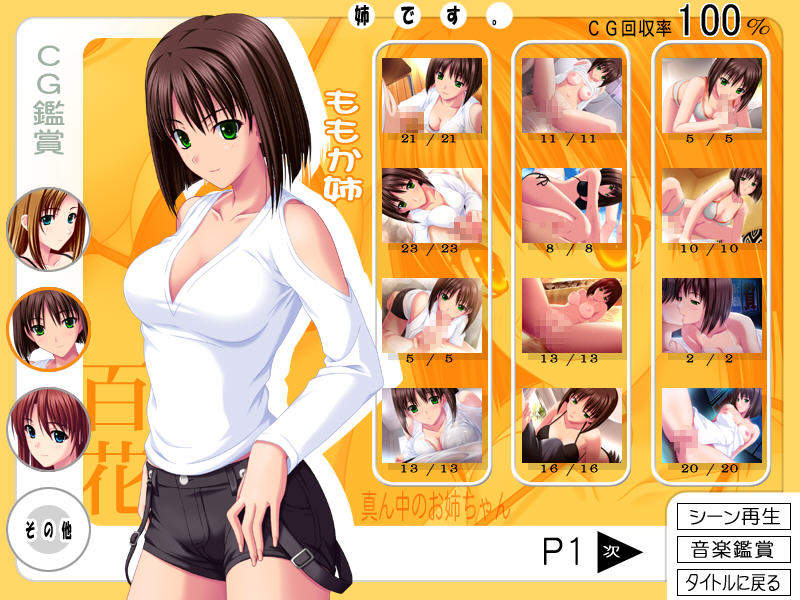Return to title with タイトルに戻る
Image resolution: width=800 pixels, height=600 pixels.
click(x=734, y=582)
